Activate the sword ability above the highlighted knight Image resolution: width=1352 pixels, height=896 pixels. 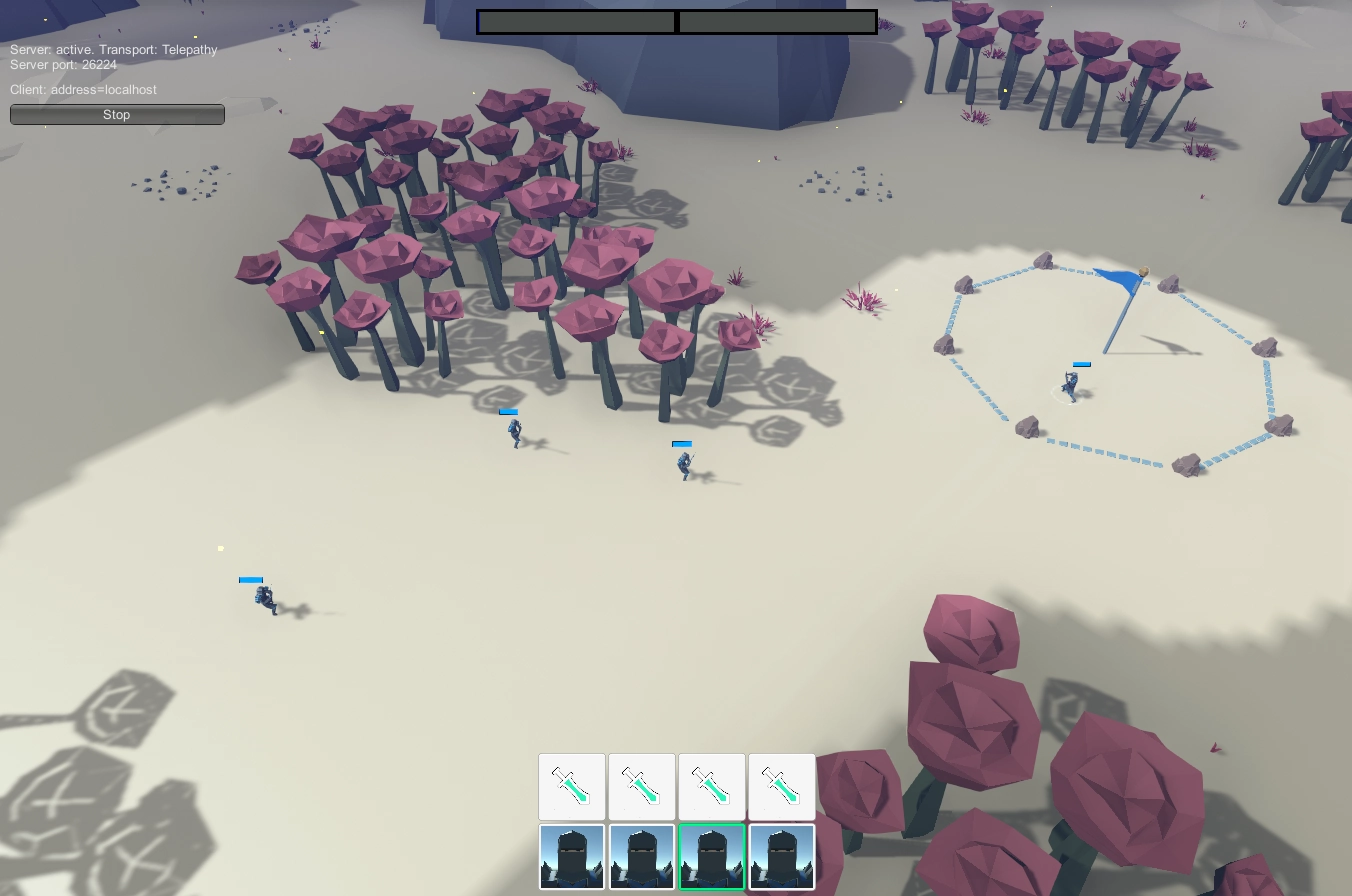tap(711, 787)
